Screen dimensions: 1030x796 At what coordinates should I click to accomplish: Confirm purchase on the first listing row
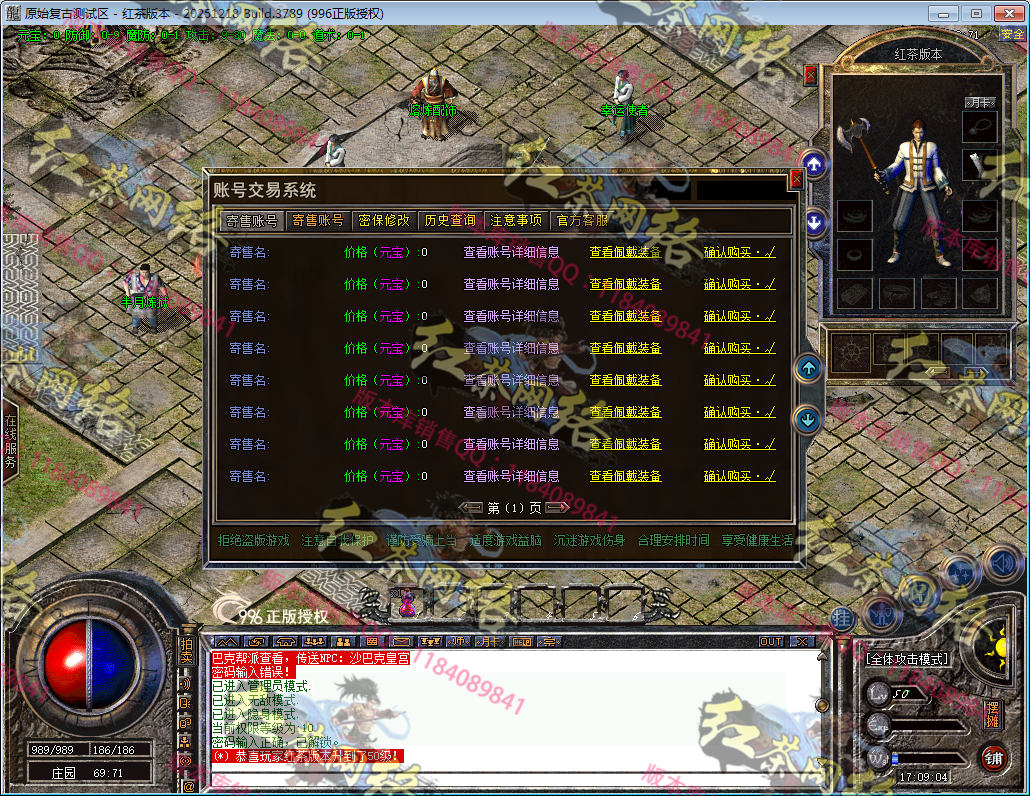coord(739,252)
